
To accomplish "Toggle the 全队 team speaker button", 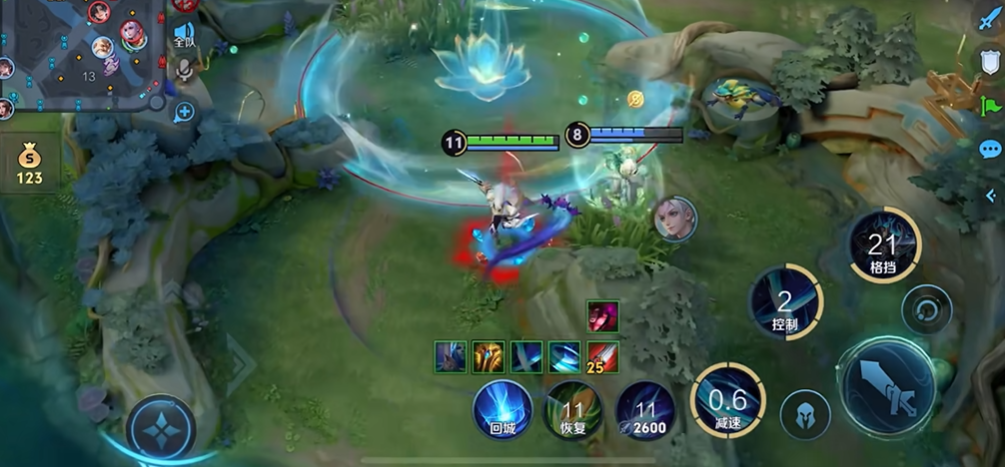I will [x=184, y=36].
